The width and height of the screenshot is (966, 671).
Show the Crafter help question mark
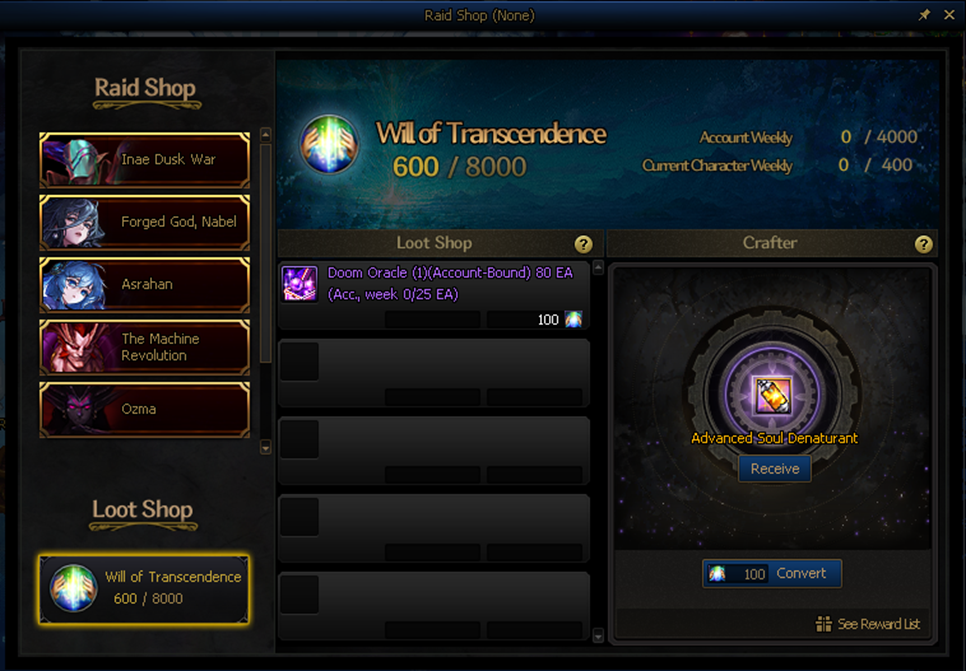coord(923,244)
